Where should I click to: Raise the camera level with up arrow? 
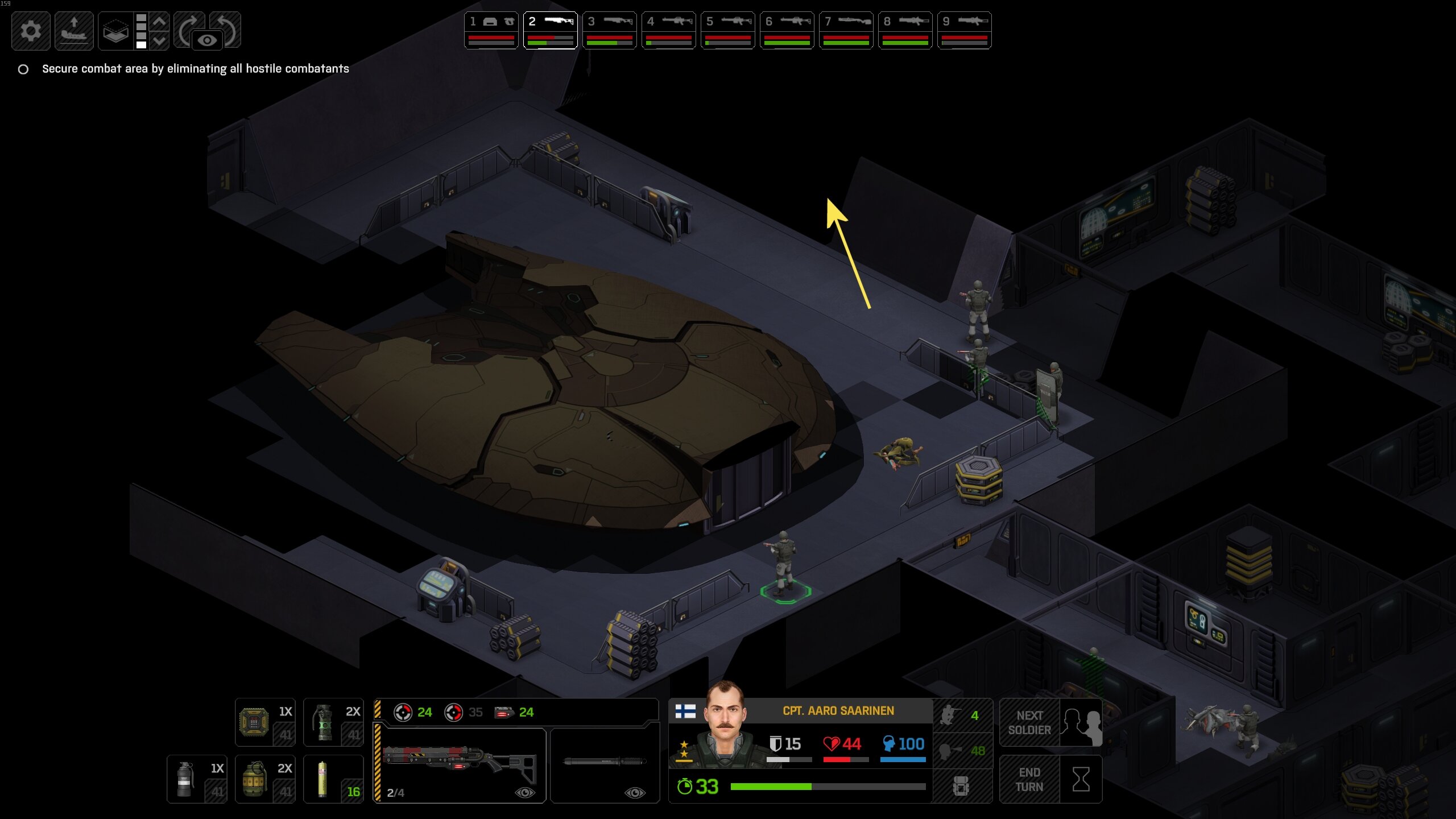tap(160, 22)
